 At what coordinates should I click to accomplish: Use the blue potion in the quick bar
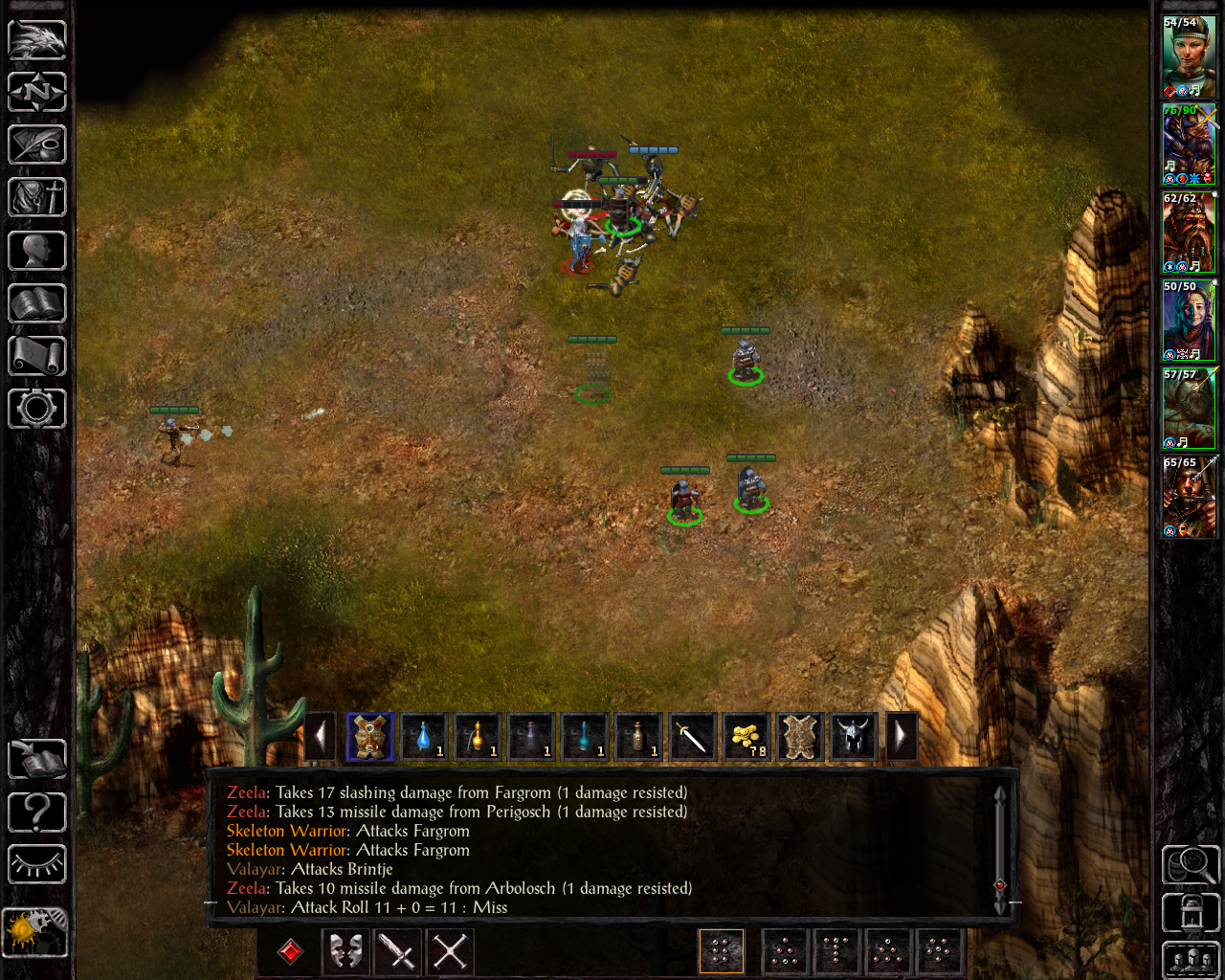pyautogui.click(x=424, y=737)
